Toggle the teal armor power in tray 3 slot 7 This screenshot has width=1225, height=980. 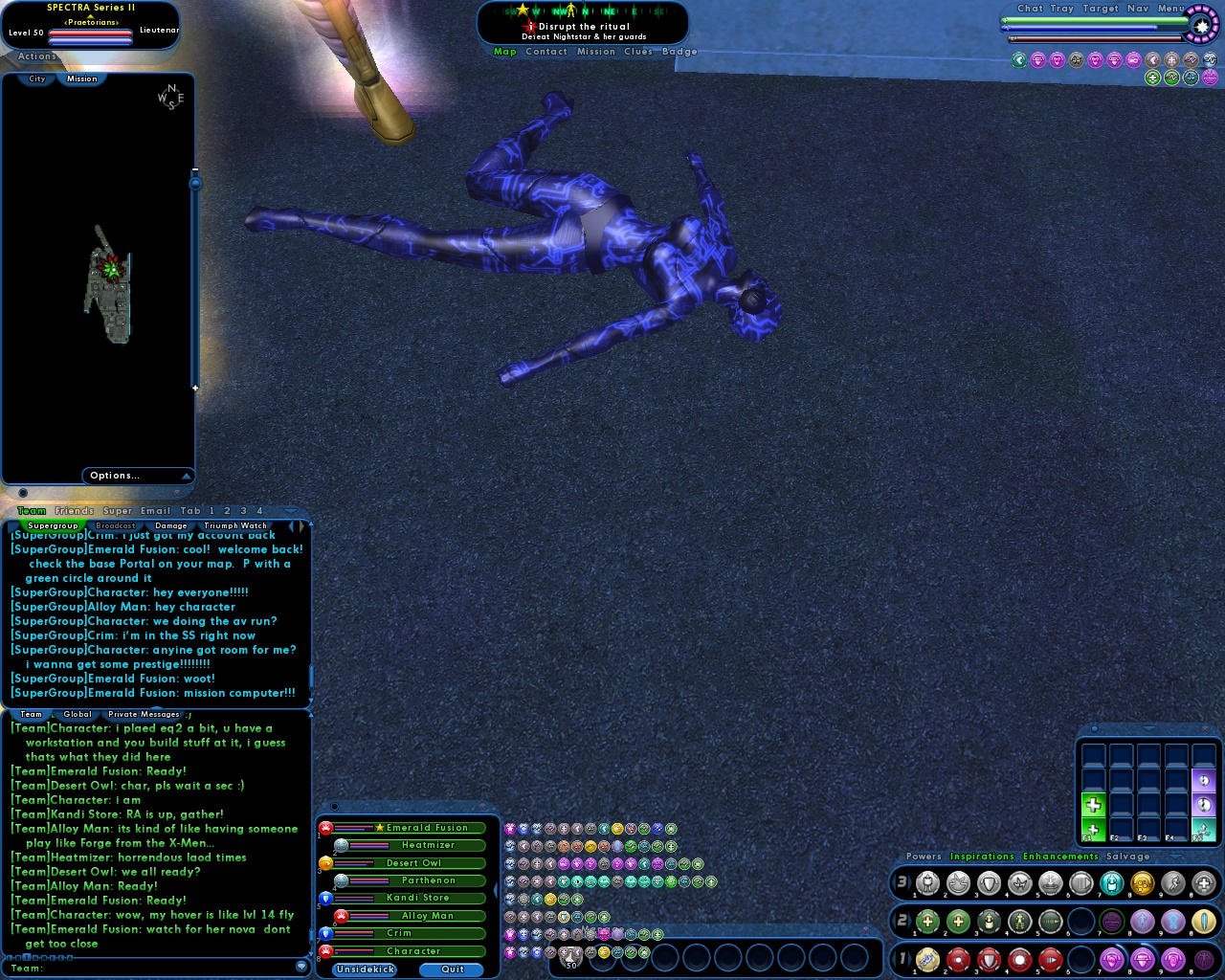[1111, 883]
